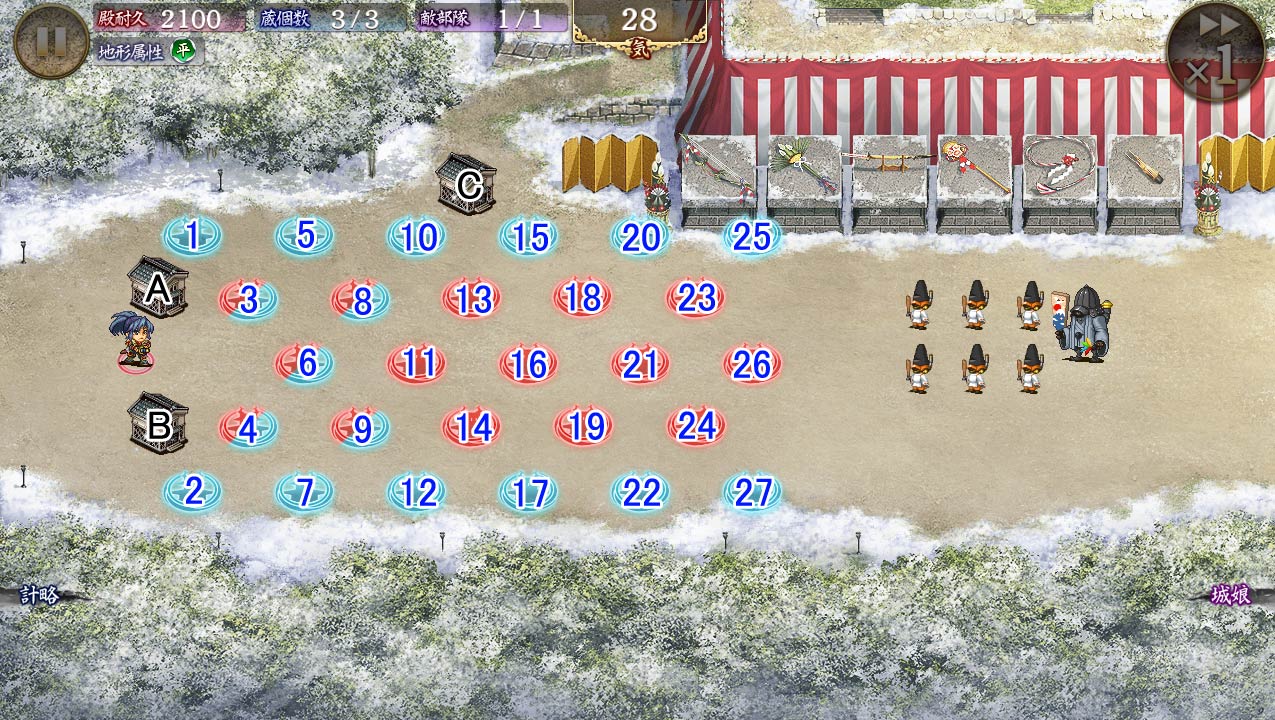Pick red placement tile 9
Screen dimensions: 1275x720
coord(361,429)
